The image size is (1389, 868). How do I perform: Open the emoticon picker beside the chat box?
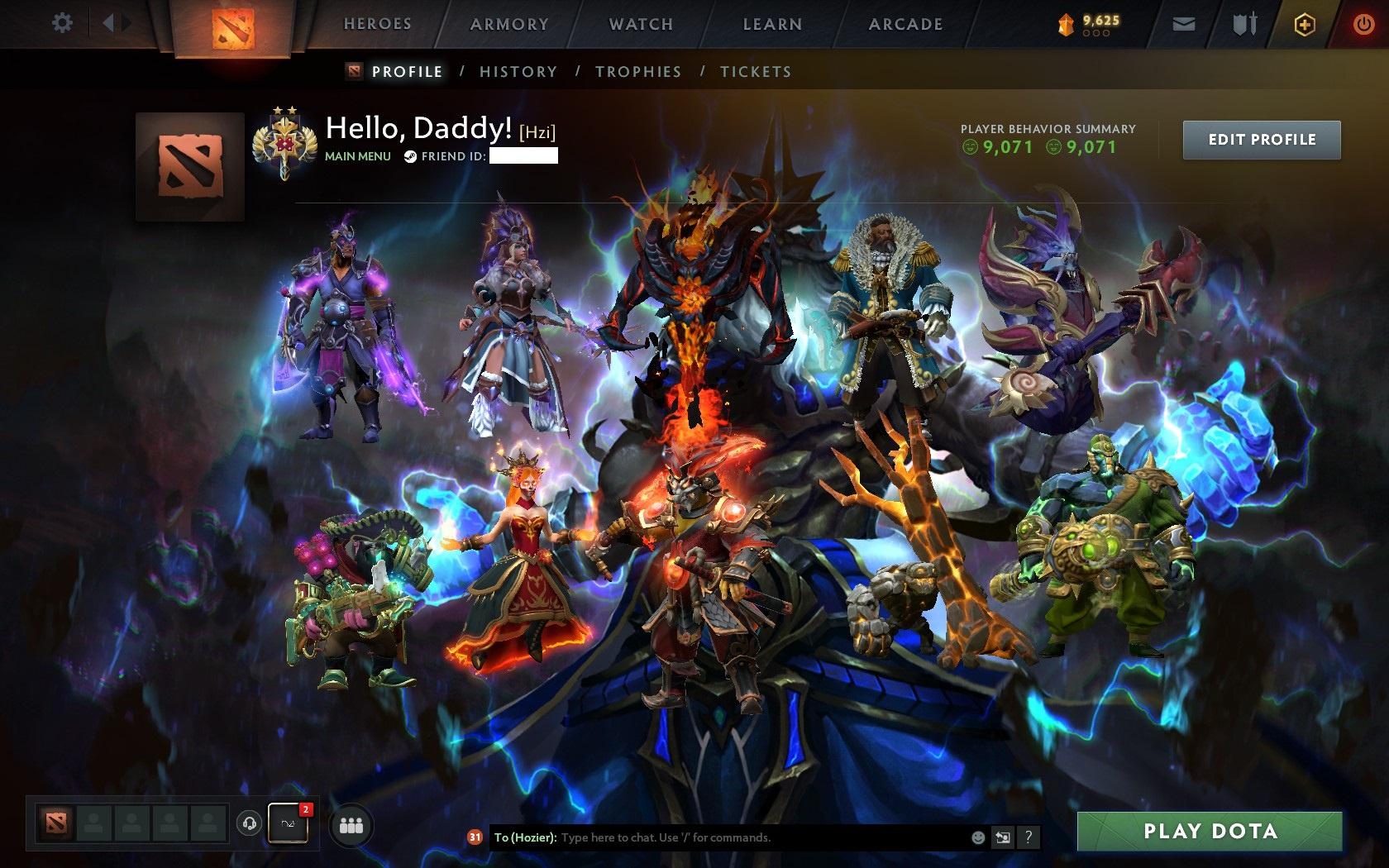coord(980,837)
